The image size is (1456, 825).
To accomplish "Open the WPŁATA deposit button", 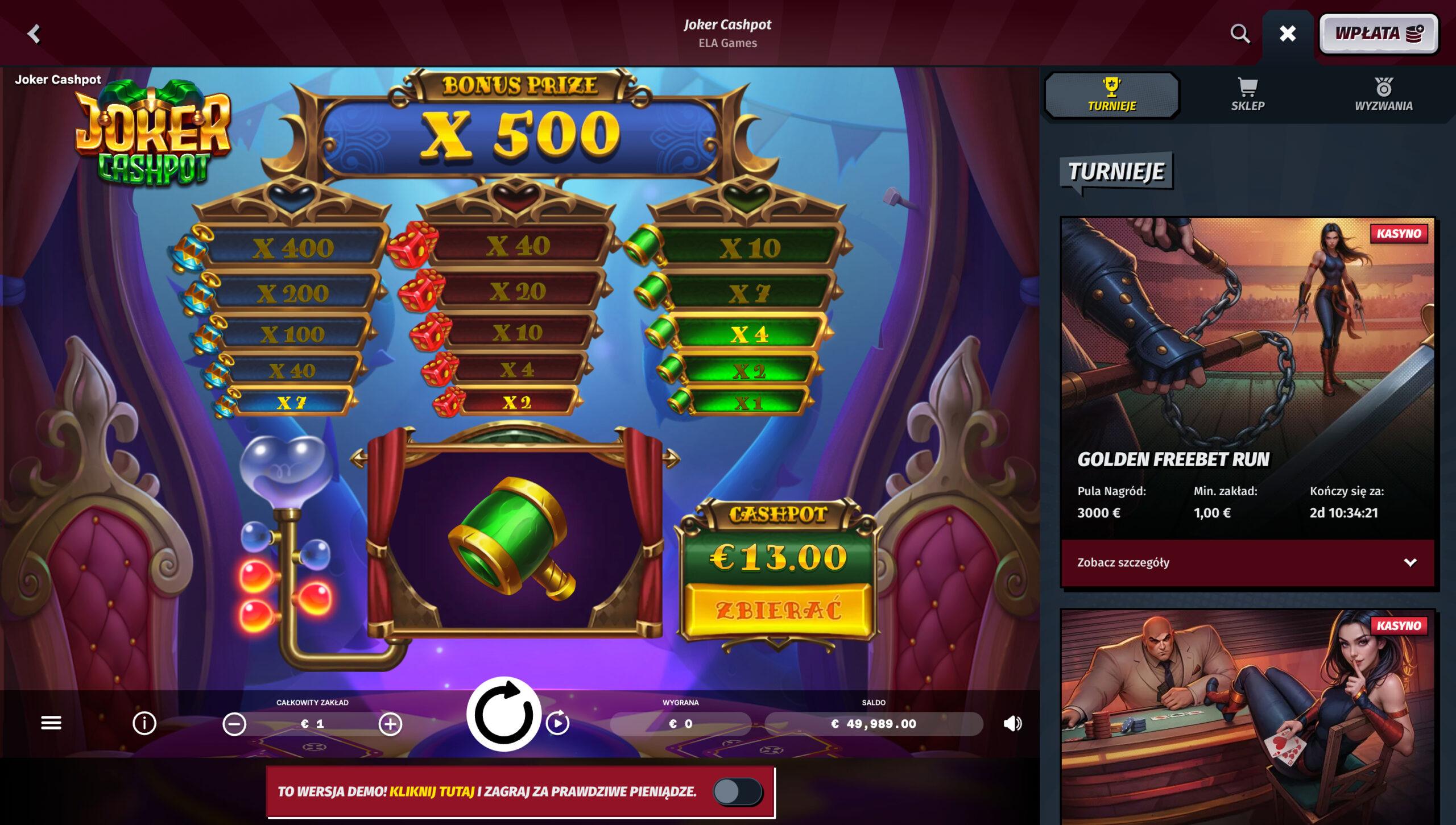I will [x=1379, y=34].
